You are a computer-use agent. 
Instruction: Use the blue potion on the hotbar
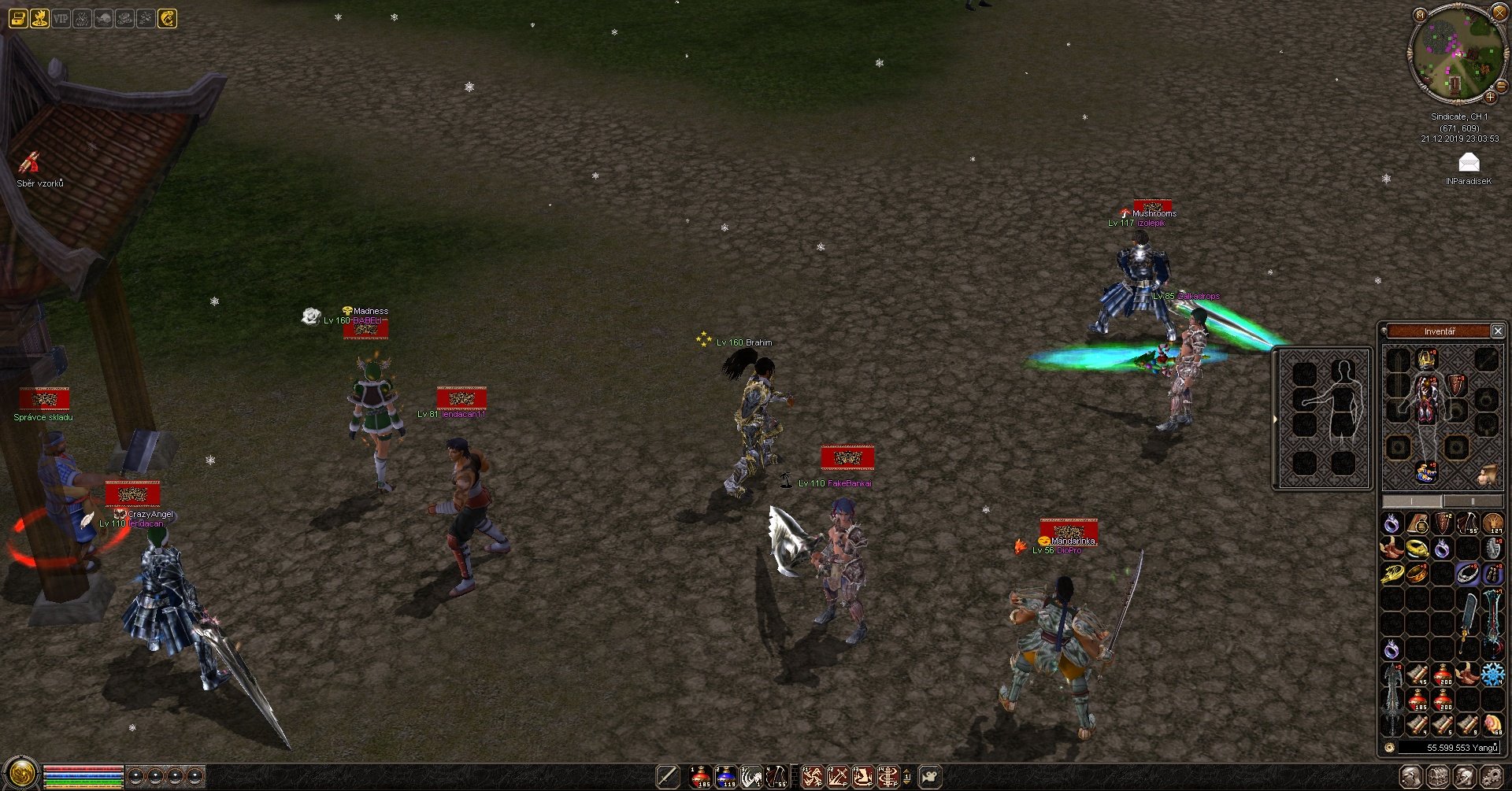click(x=725, y=777)
